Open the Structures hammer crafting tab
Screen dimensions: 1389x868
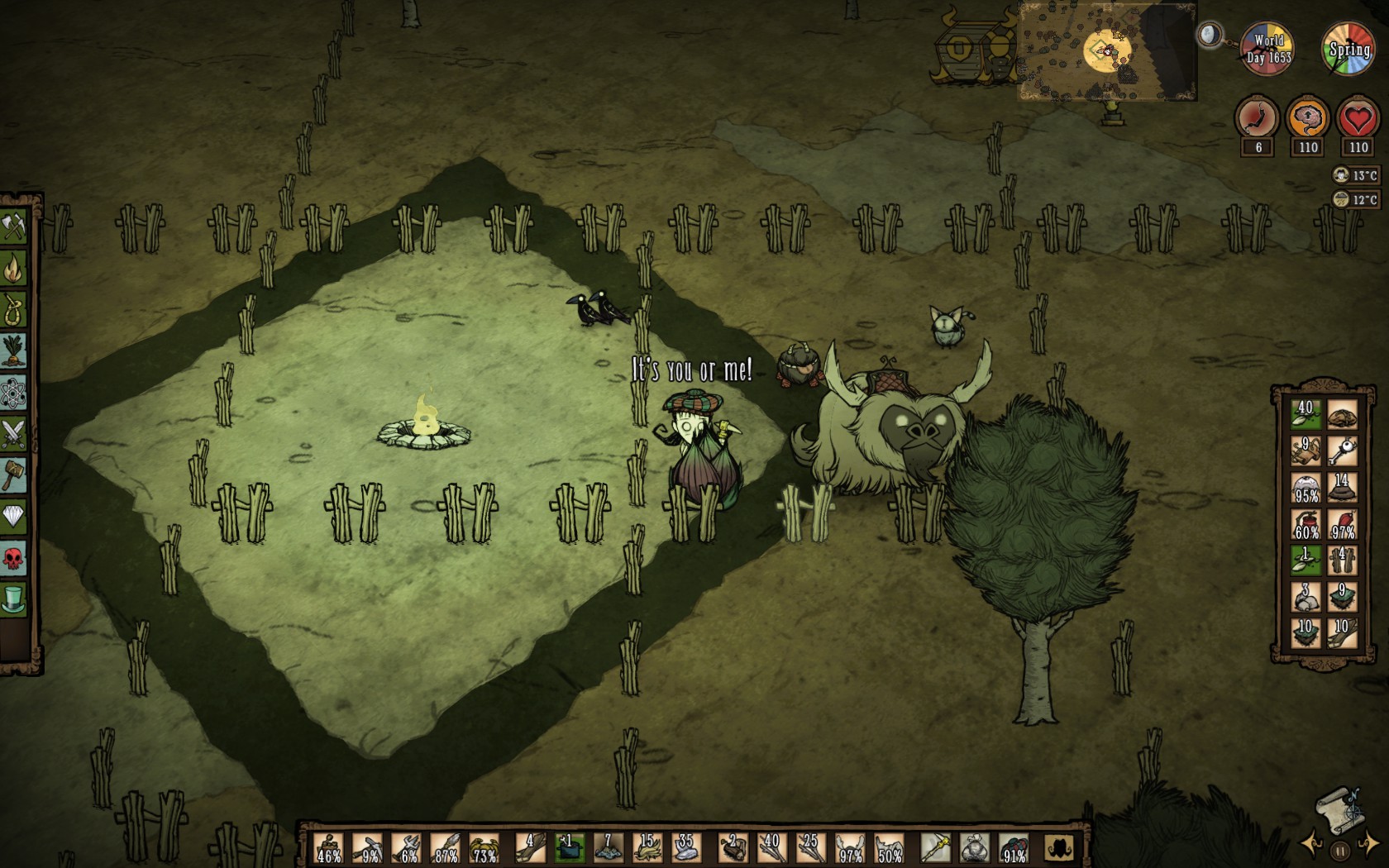pyautogui.click(x=14, y=475)
